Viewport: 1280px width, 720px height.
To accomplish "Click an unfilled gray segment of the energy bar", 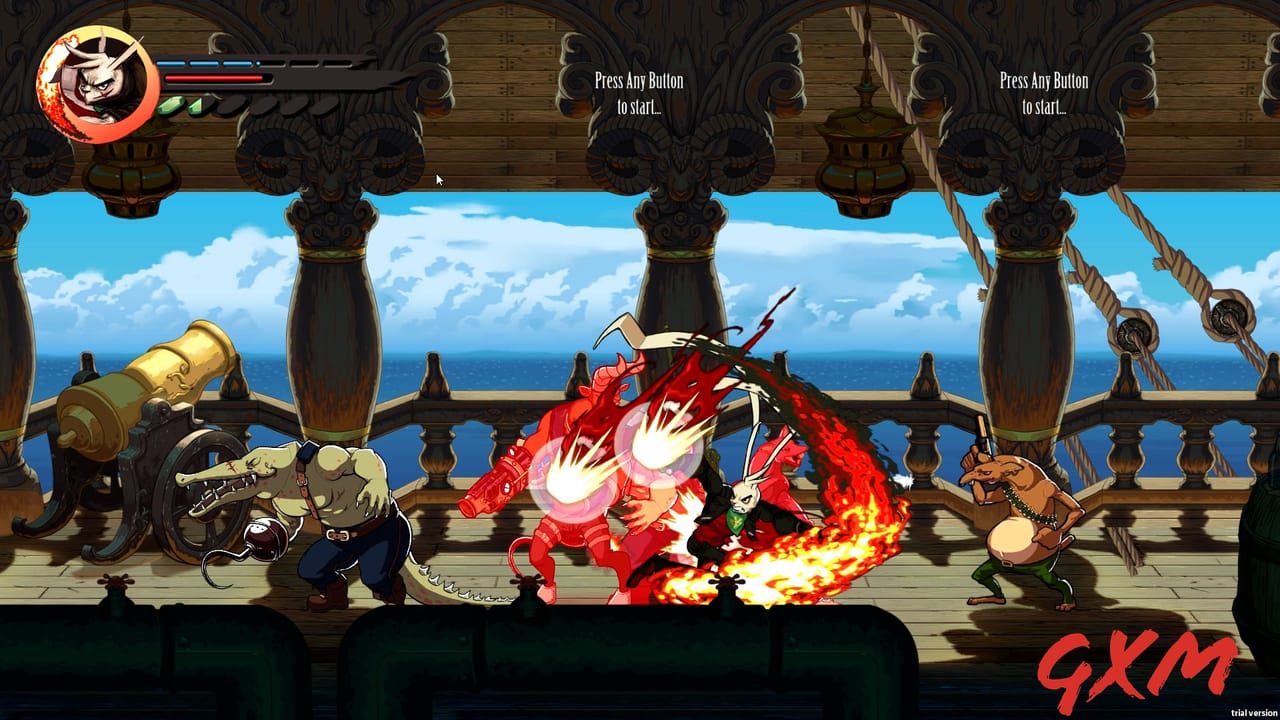I will tap(300, 62).
